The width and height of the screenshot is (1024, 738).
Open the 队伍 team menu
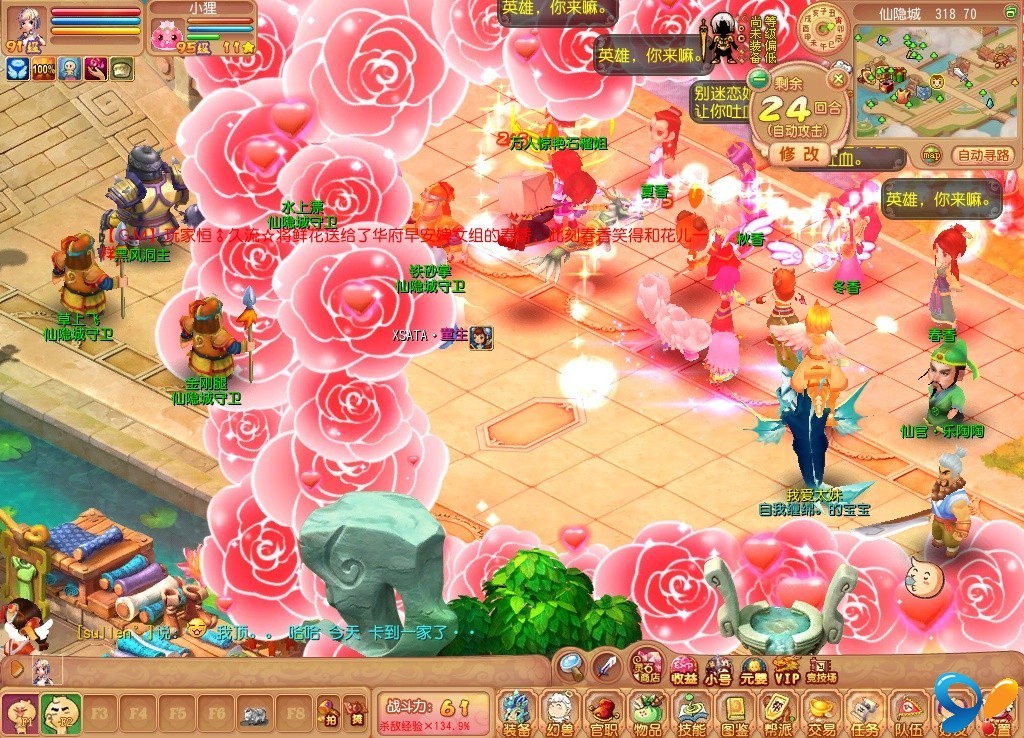click(x=909, y=712)
